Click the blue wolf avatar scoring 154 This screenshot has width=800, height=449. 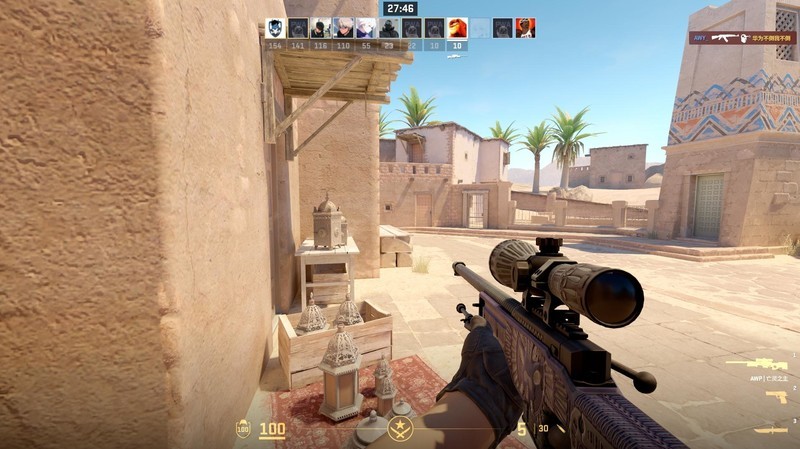275,28
